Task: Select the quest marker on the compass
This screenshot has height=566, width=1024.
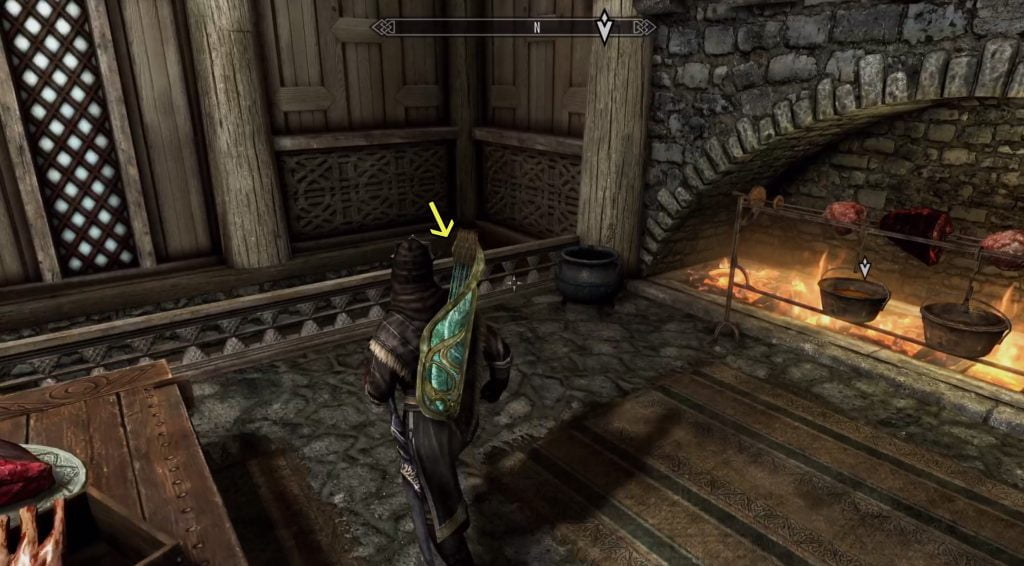Action: click(x=604, y=27)
